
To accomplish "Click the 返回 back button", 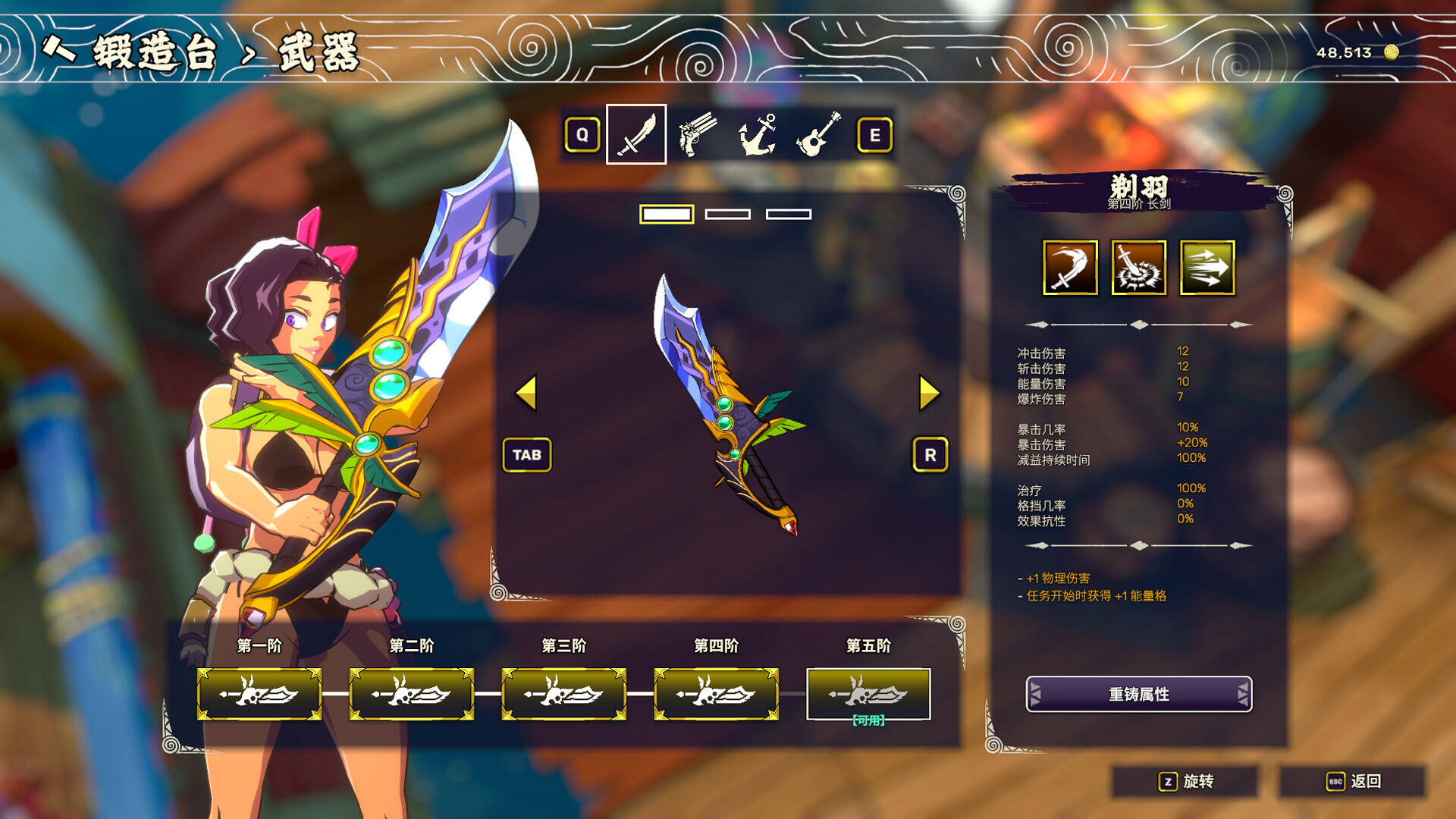I will [1353, 781].
